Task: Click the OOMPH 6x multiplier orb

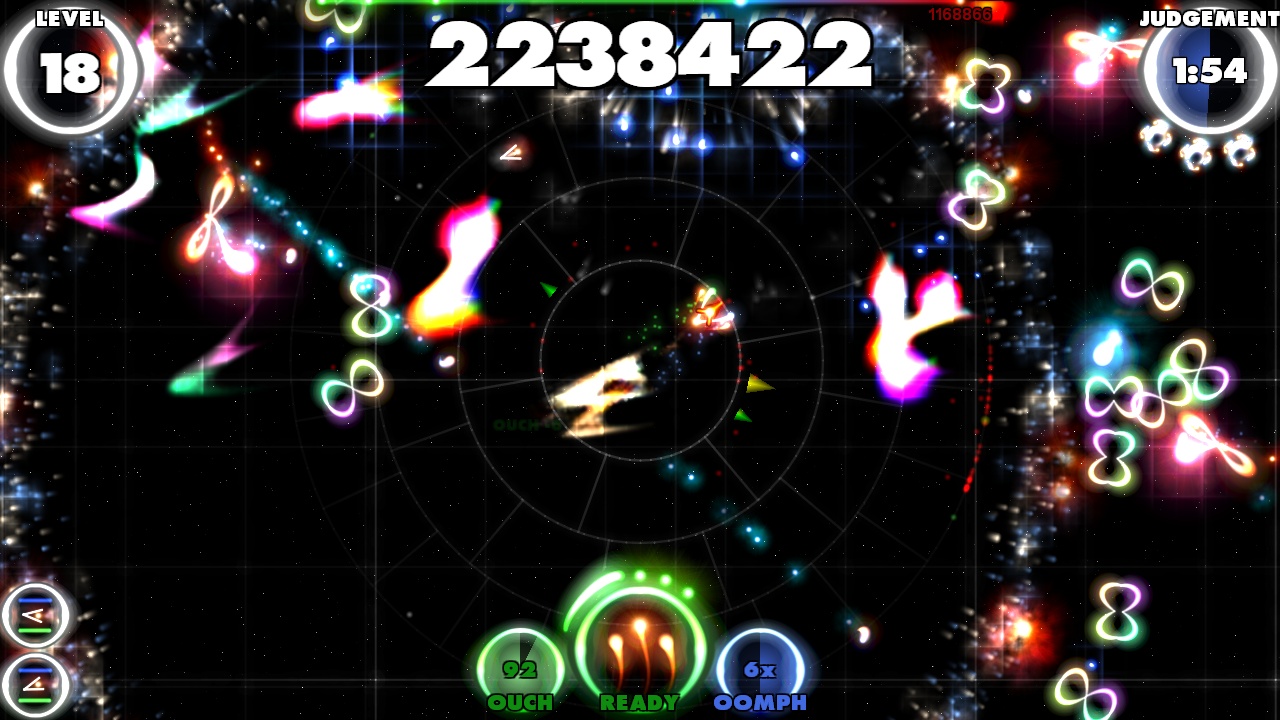Action: [762, 662]
